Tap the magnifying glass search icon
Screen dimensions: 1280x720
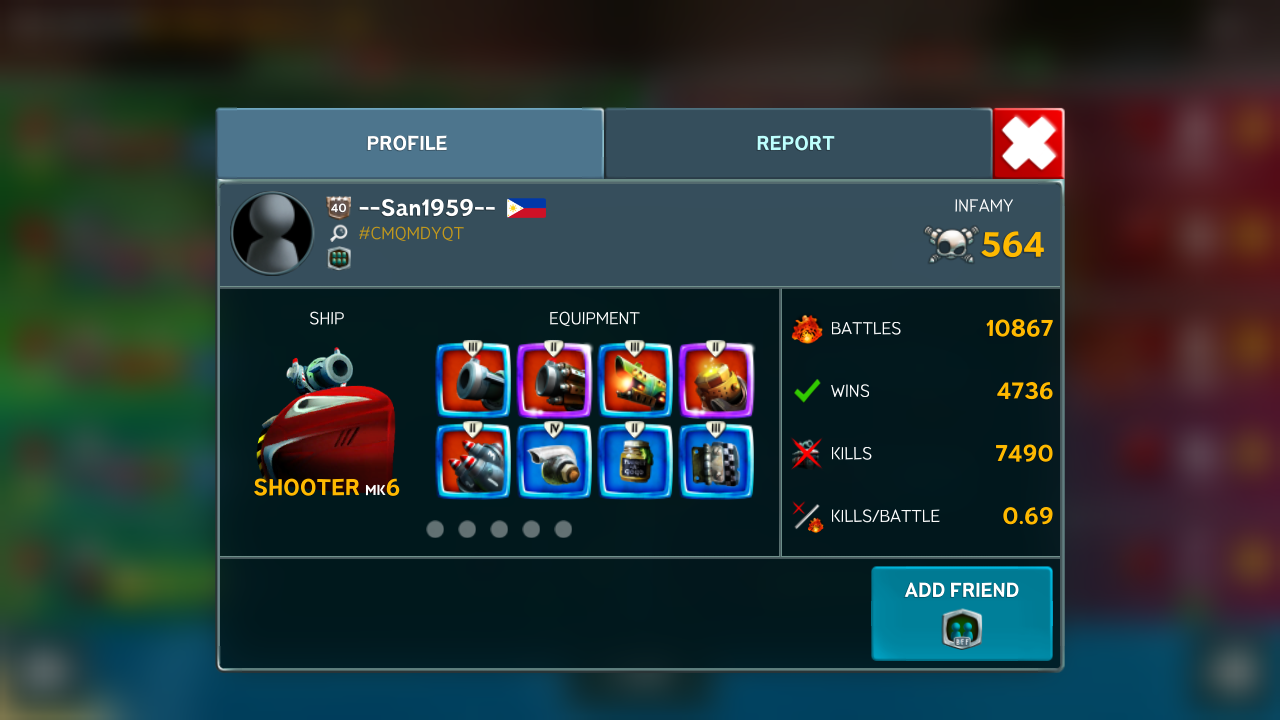339,234
